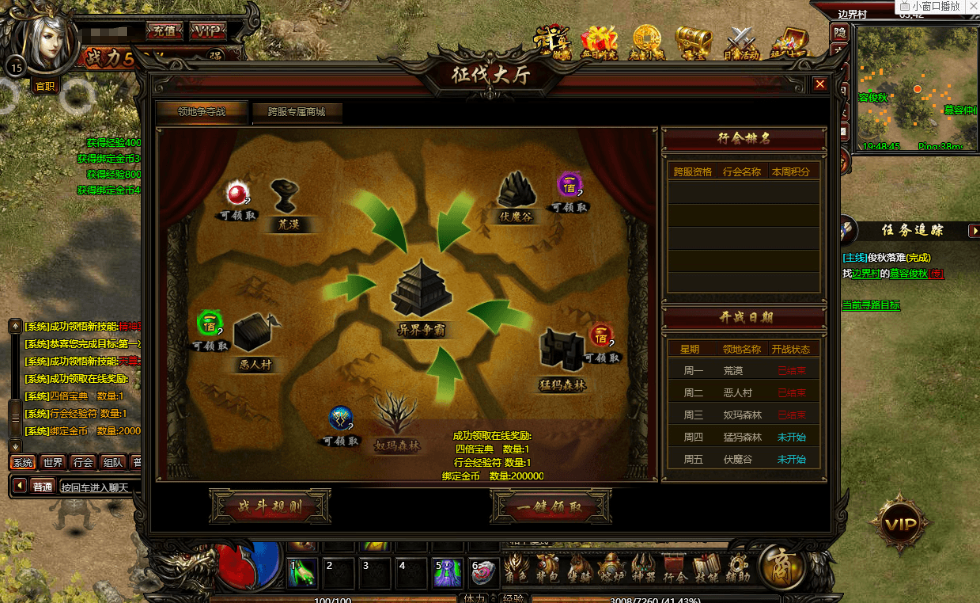Viewport: 980px width, 603px height.
Task: Close the 征伐大厅 window
Action: point(820,85)
